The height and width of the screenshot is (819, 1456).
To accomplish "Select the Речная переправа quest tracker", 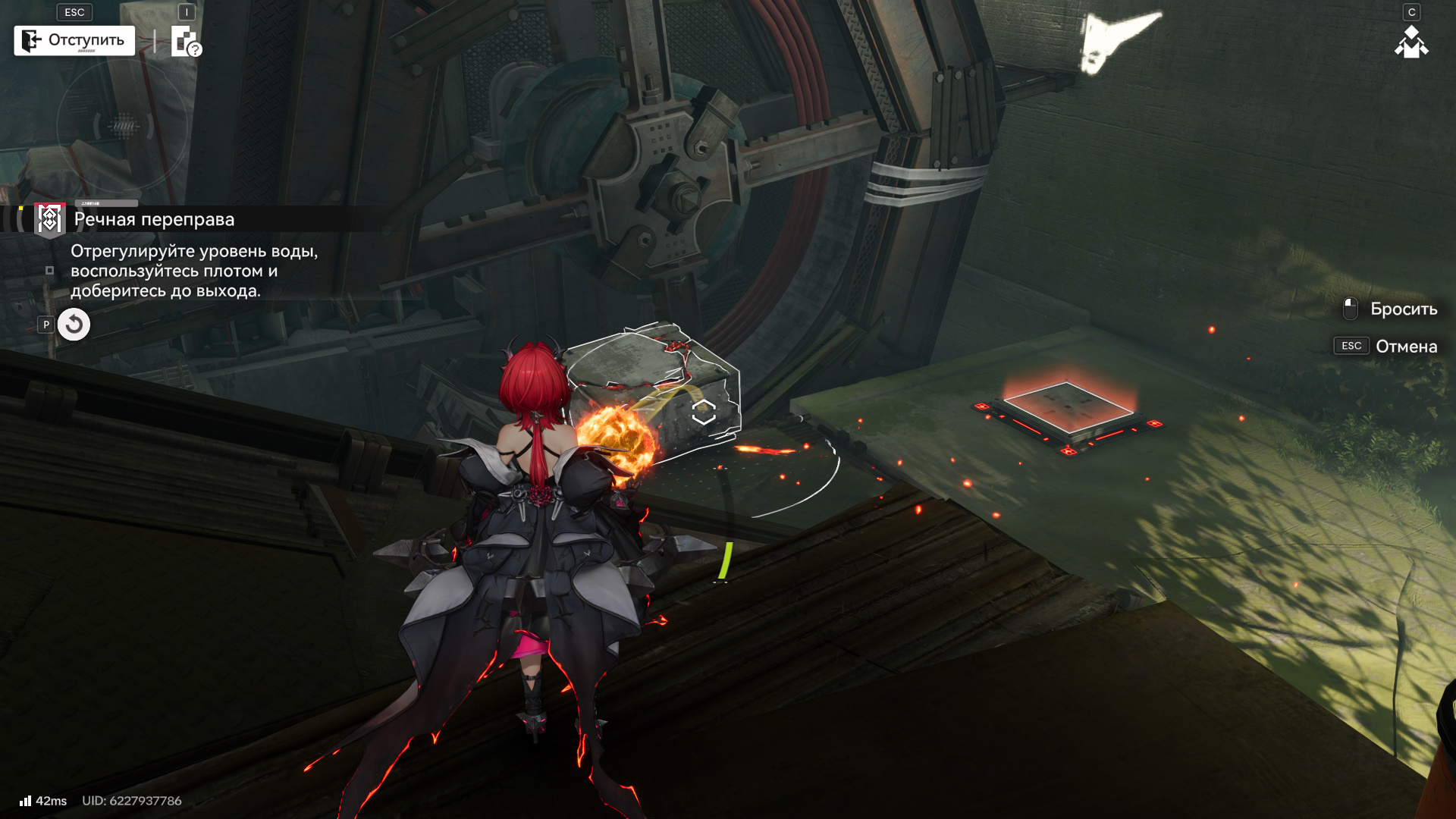I will pyautogui.click(x=154, y=220).
